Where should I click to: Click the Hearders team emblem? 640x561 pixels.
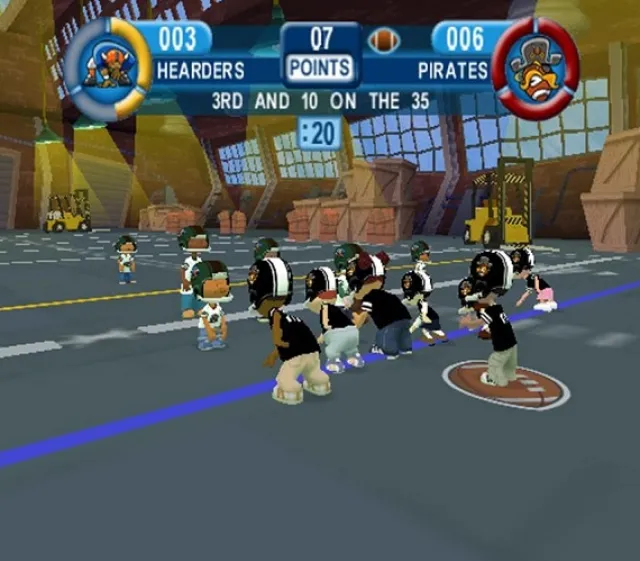(108, 67)
